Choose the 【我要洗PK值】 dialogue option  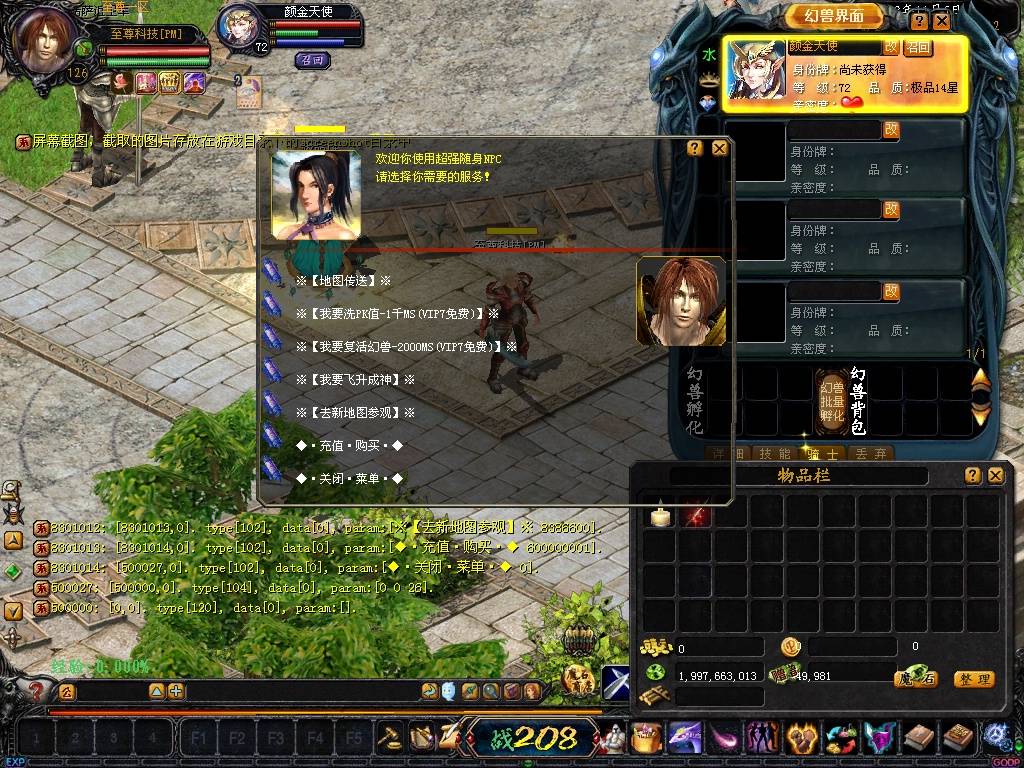(x=397, y=314)
